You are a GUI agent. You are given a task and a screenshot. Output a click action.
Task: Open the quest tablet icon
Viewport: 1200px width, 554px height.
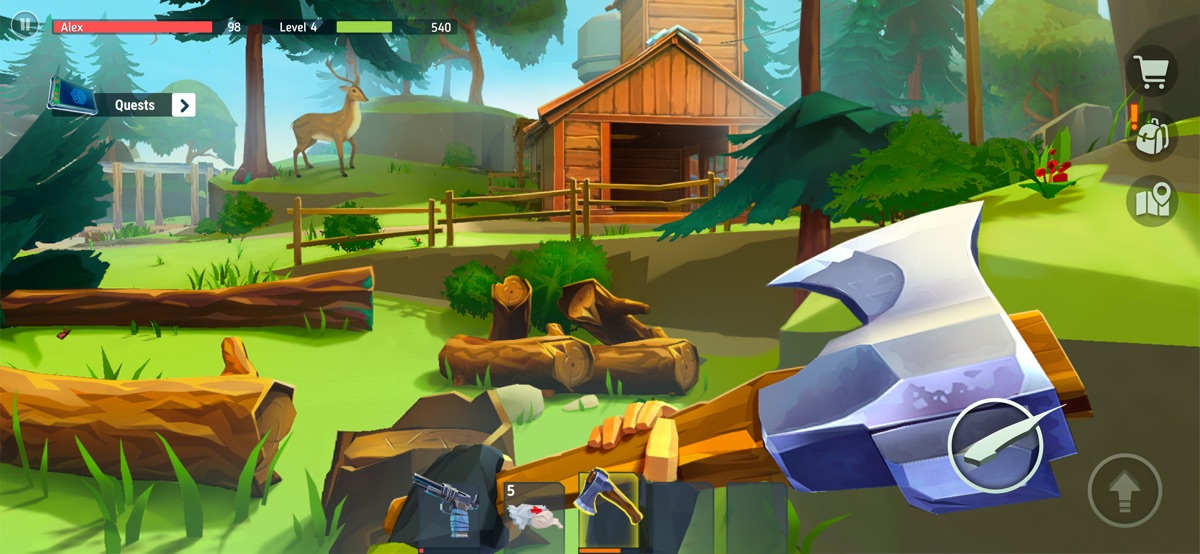click(x=72, y=100)
